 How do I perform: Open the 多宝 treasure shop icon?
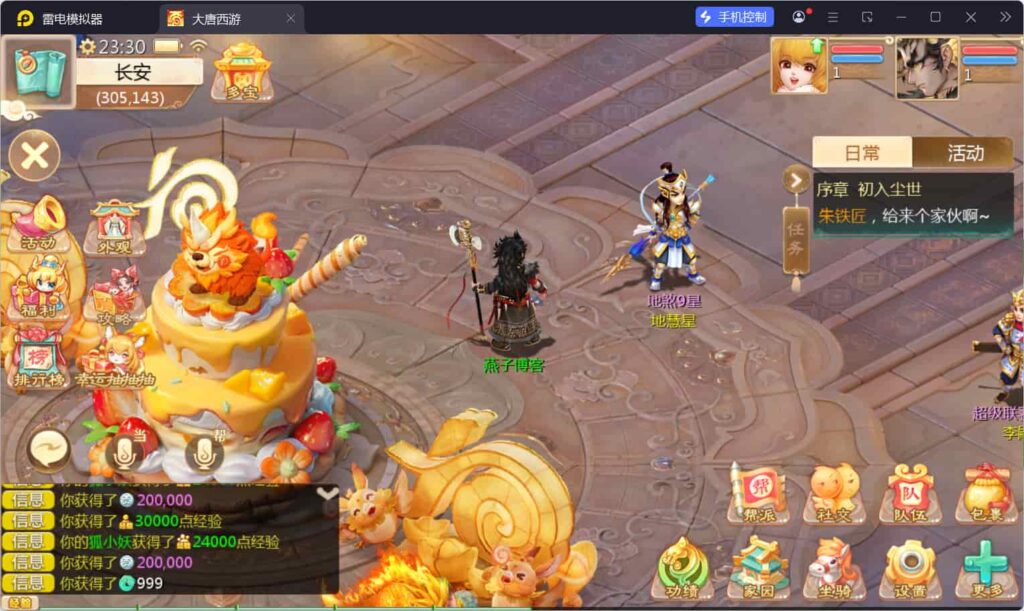coord(242,70)
